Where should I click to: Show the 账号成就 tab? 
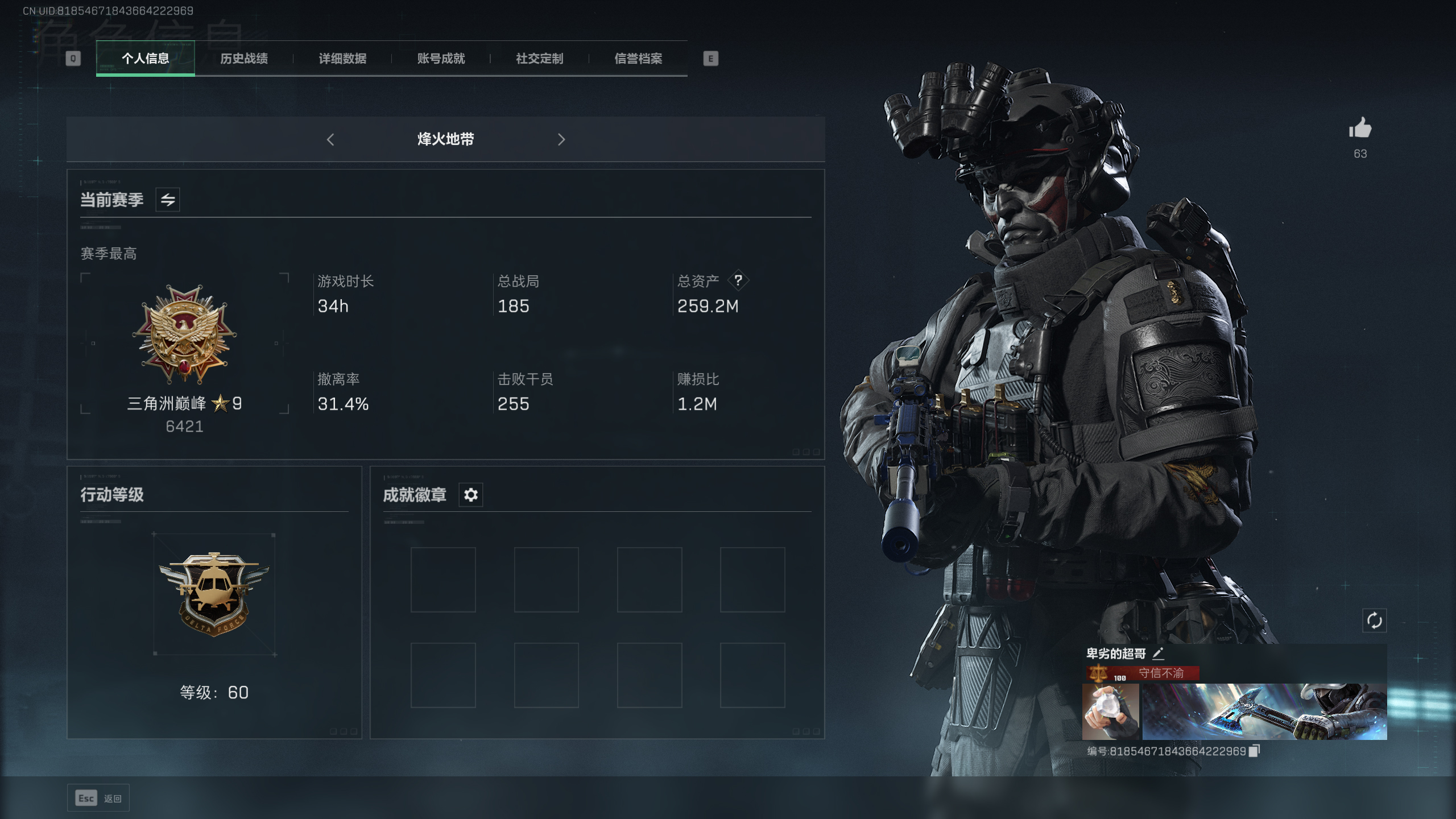click(x=441, y=59)
